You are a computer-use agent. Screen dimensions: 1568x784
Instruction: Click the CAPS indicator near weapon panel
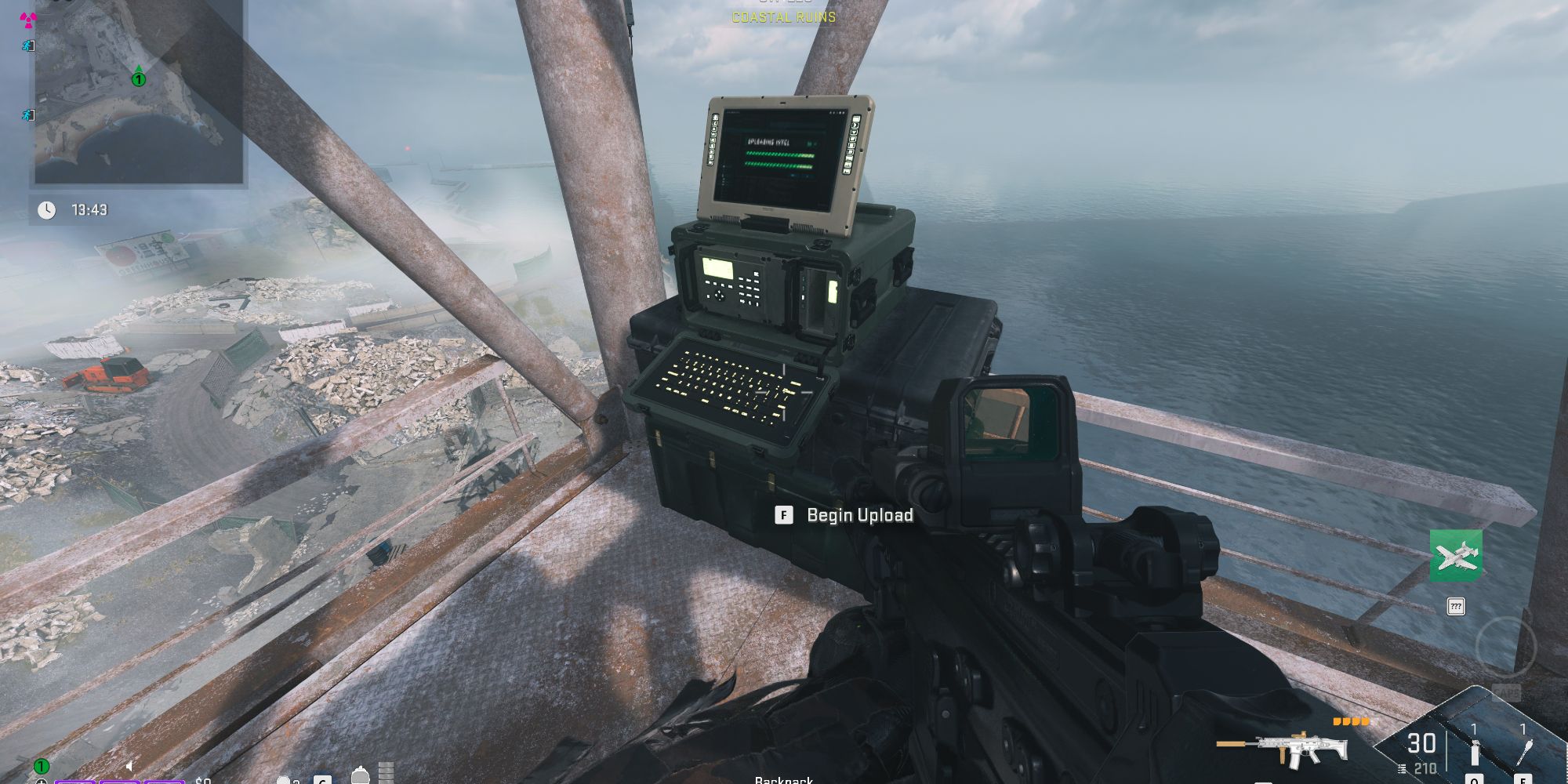(1506, 691)
